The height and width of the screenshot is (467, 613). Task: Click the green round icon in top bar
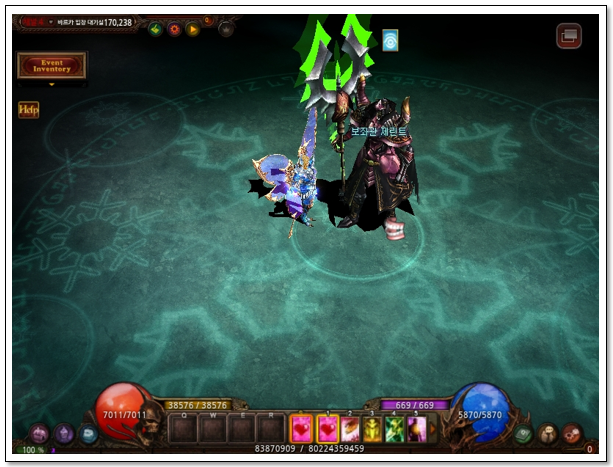coord(156,28)
